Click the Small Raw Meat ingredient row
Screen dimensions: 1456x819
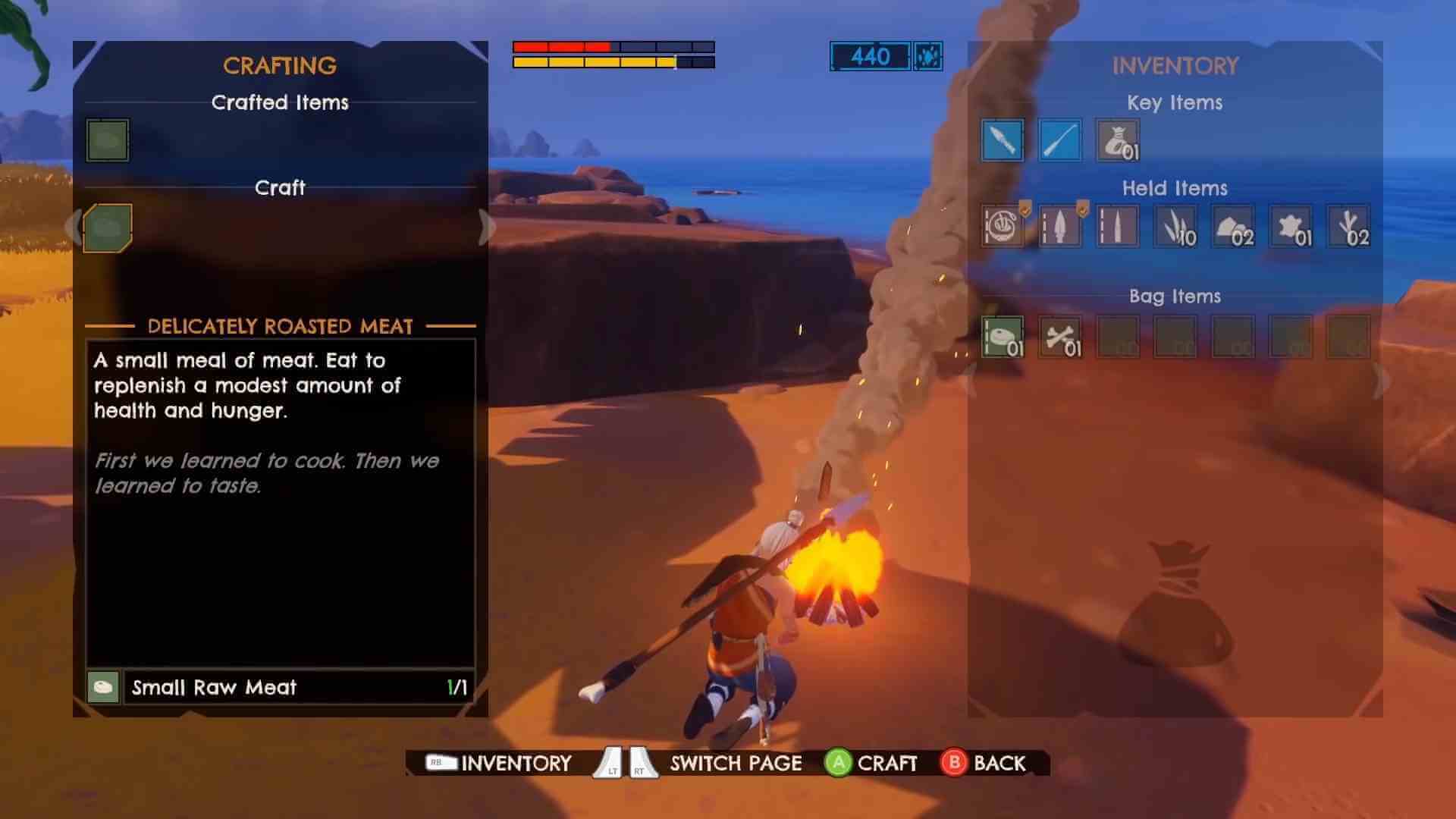(281, 688)
